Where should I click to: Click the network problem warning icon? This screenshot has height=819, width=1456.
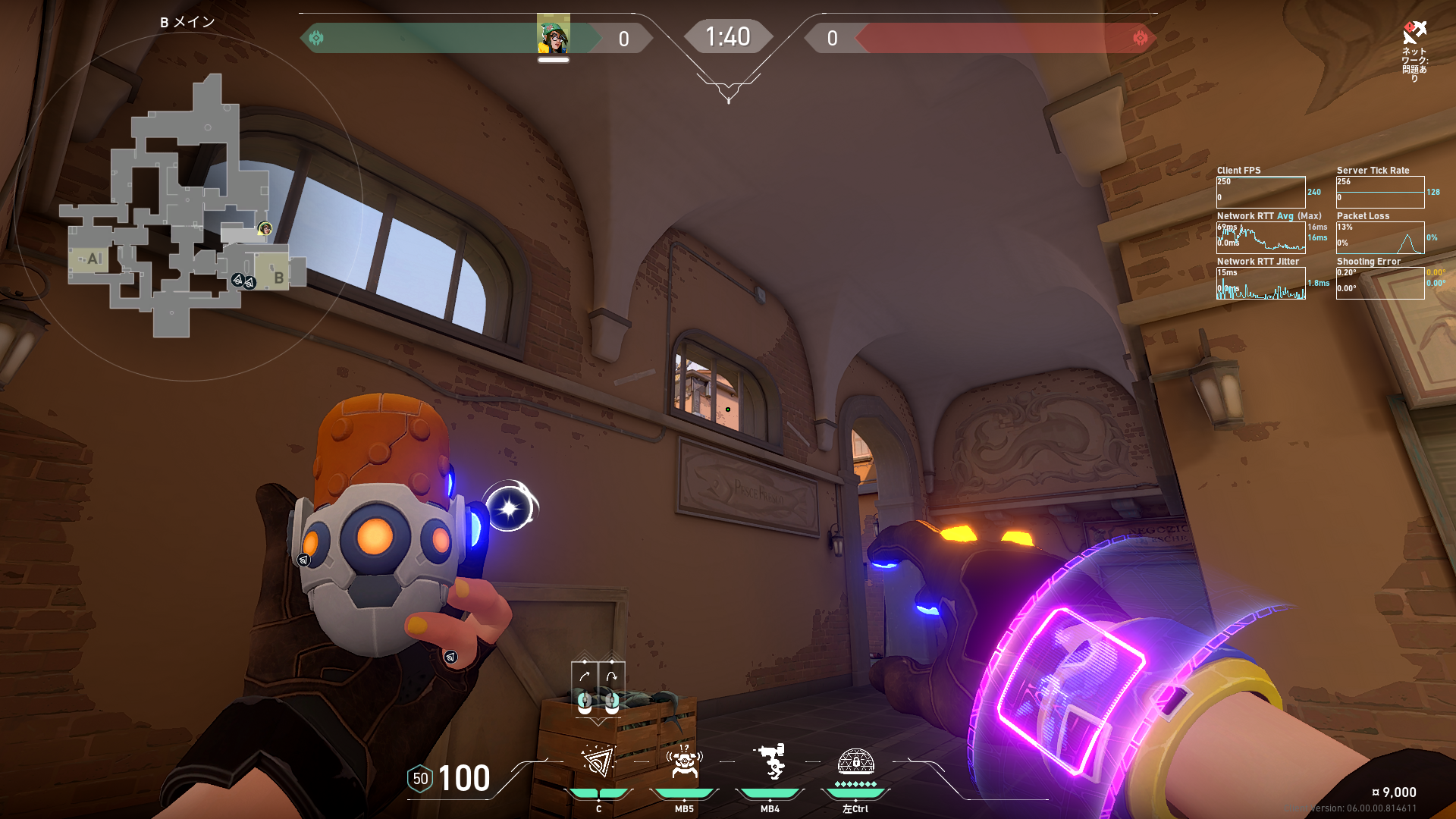pos(1414,33)
